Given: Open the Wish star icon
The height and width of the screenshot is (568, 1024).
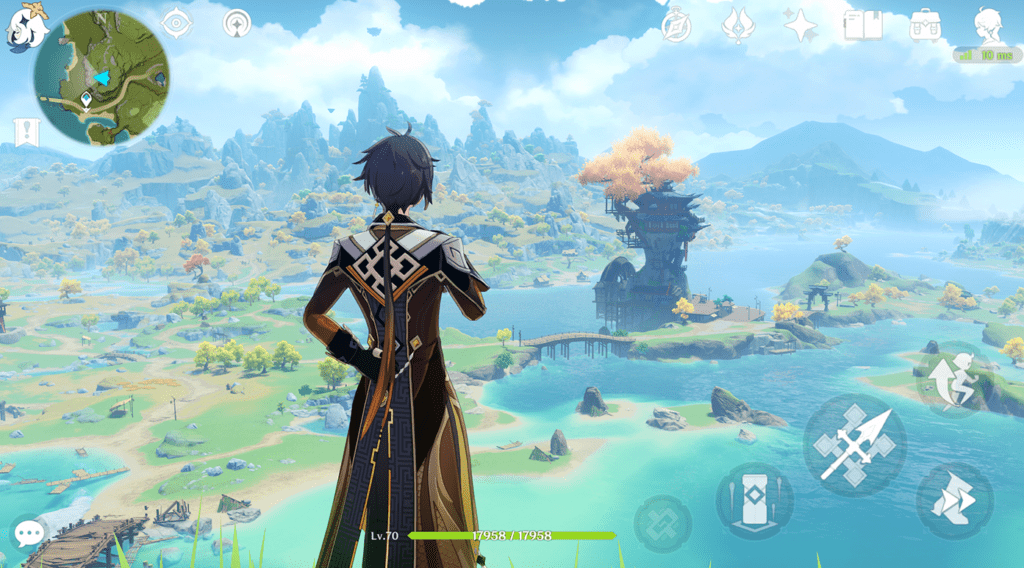Looking at the screenshot, I should [x=800, y=25].
